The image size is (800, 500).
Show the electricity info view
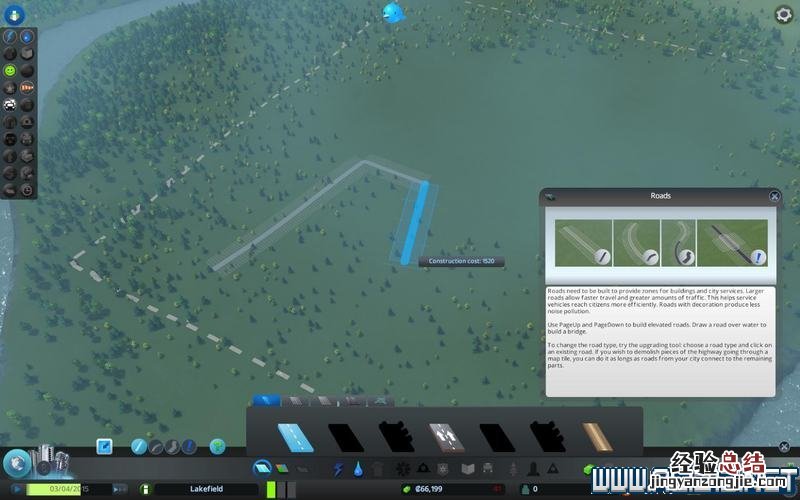point(9,36)
